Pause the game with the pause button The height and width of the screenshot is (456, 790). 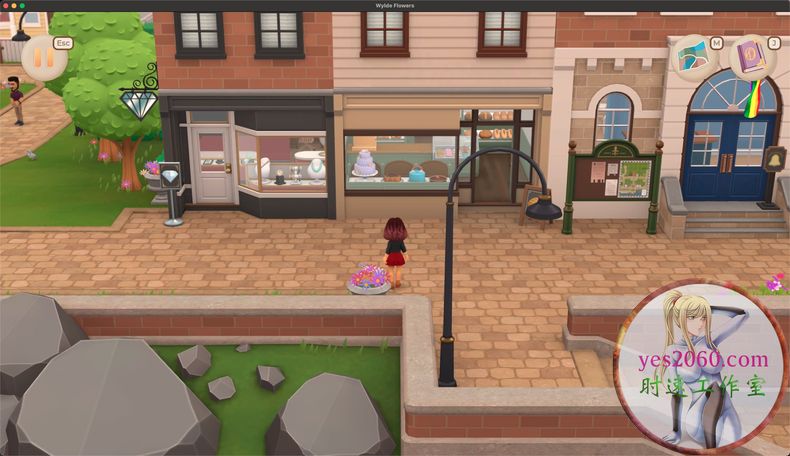coord(44,57)
